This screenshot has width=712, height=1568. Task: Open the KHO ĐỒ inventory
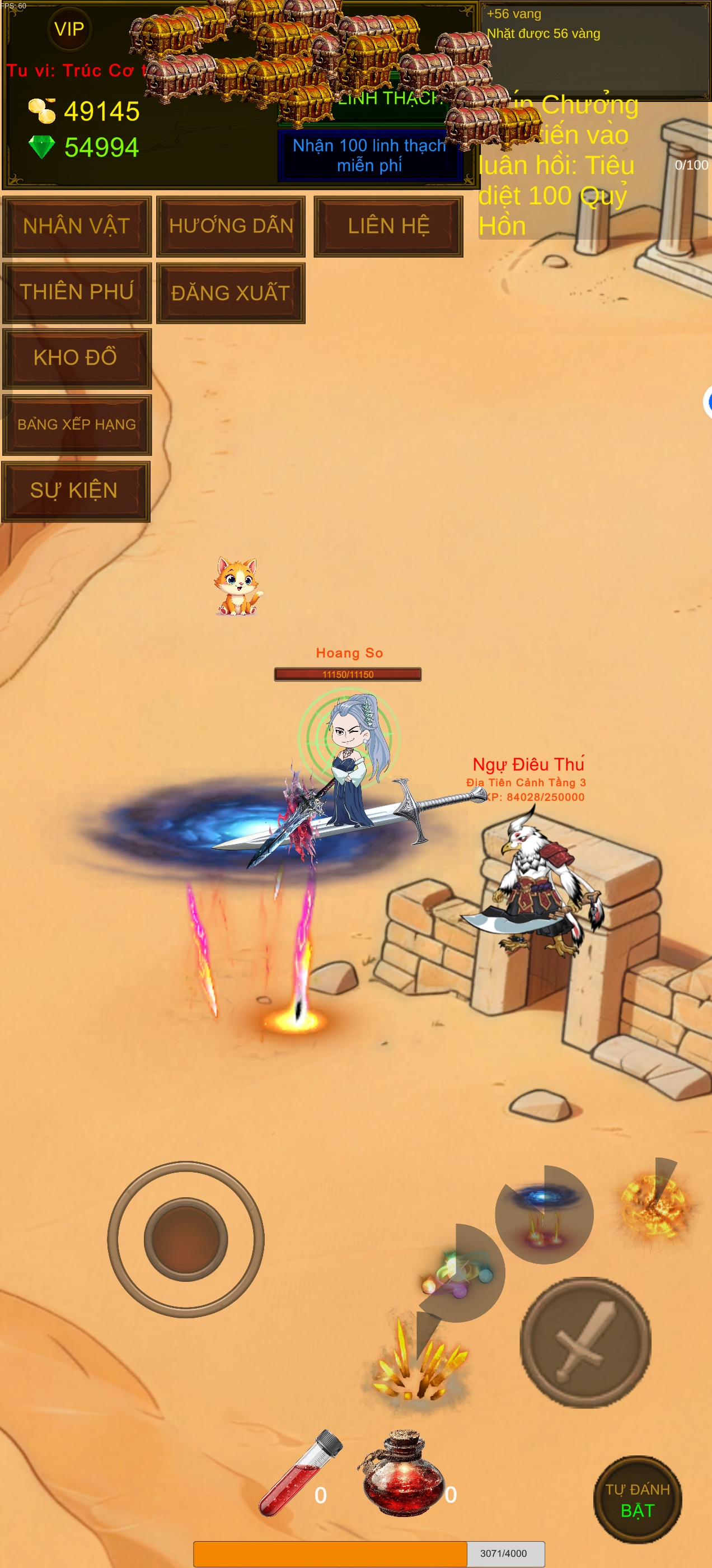77,358
